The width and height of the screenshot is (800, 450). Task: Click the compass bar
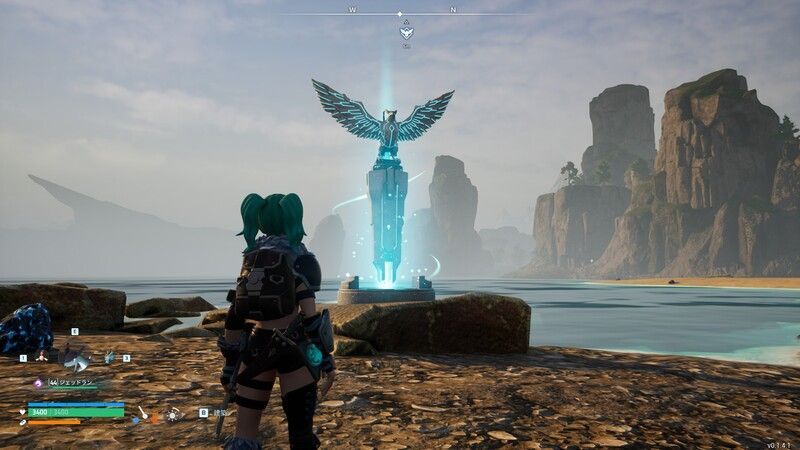[x=400, y=14]
